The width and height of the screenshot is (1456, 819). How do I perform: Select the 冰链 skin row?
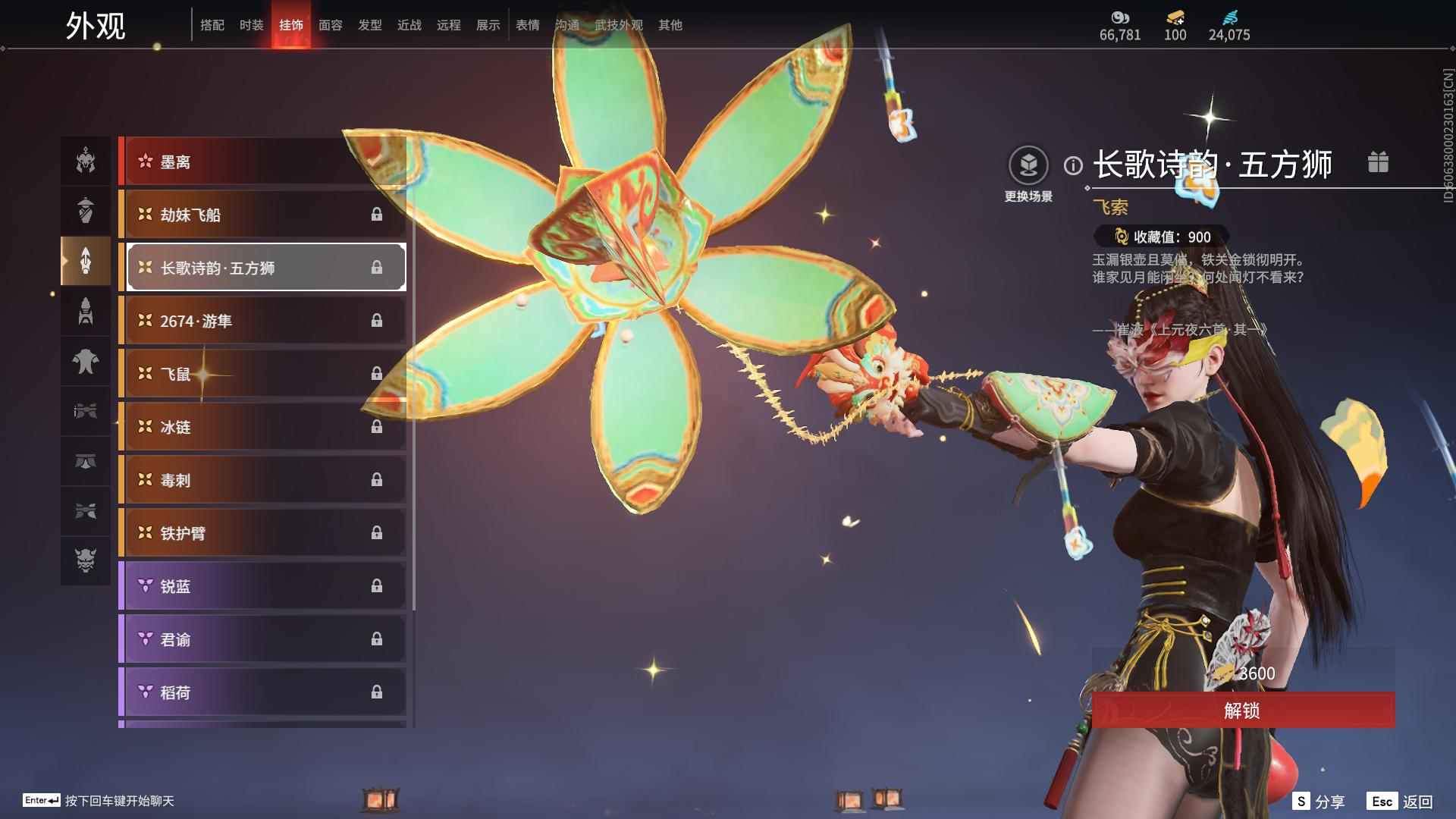262,427
